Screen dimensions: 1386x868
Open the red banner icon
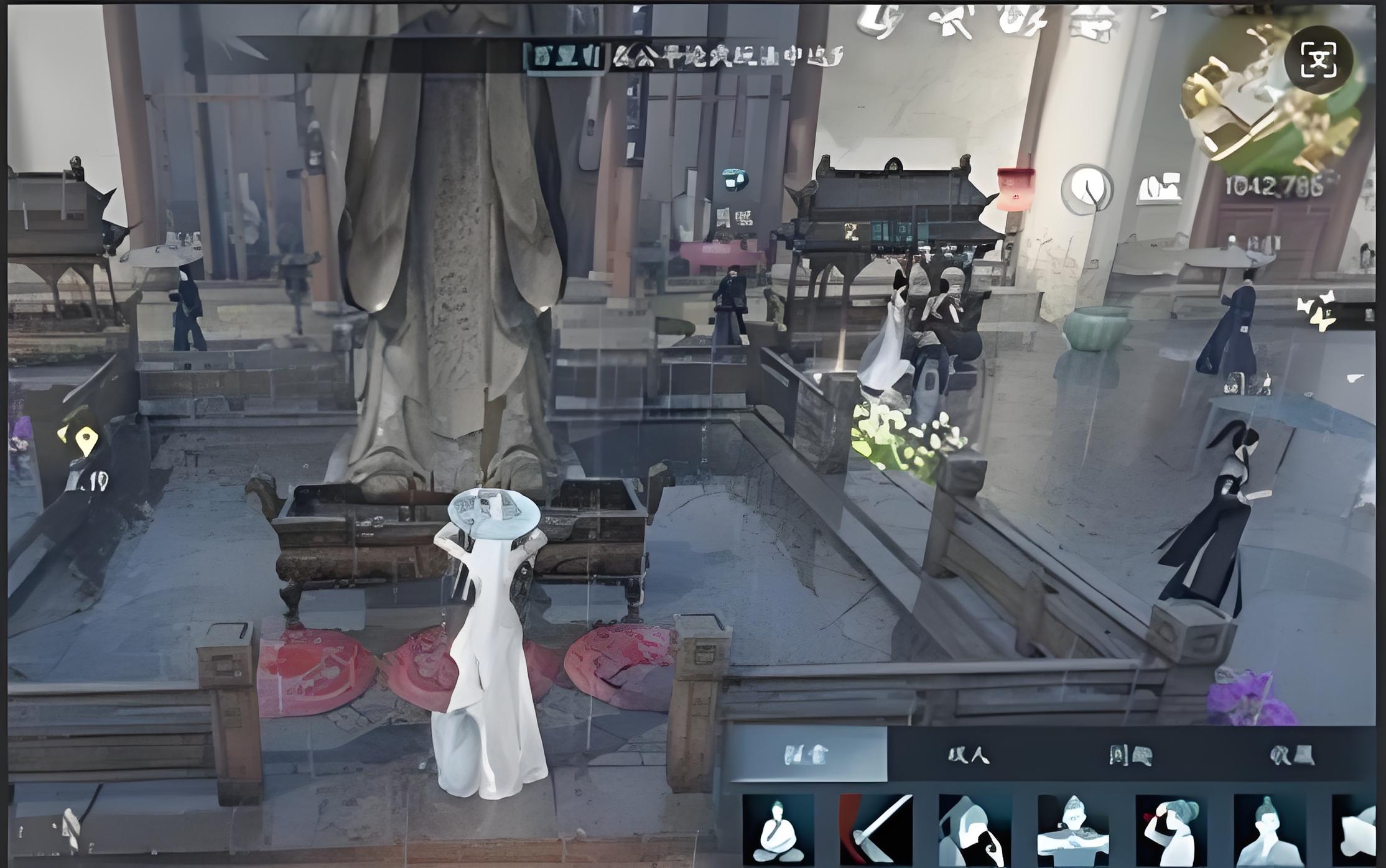coord(1015,187)
